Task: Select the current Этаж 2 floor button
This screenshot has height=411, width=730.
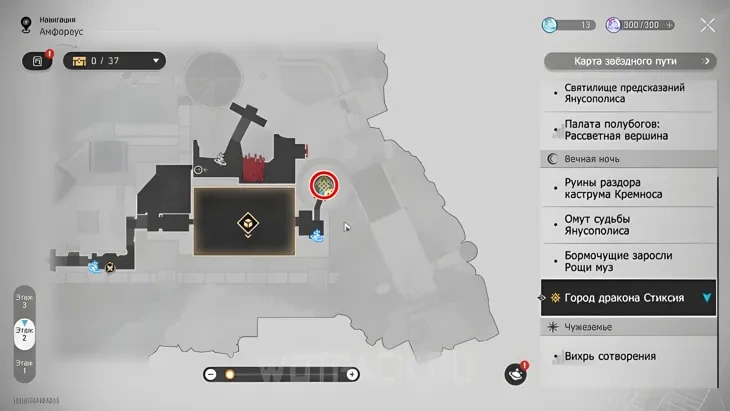Action: point(24,335)
